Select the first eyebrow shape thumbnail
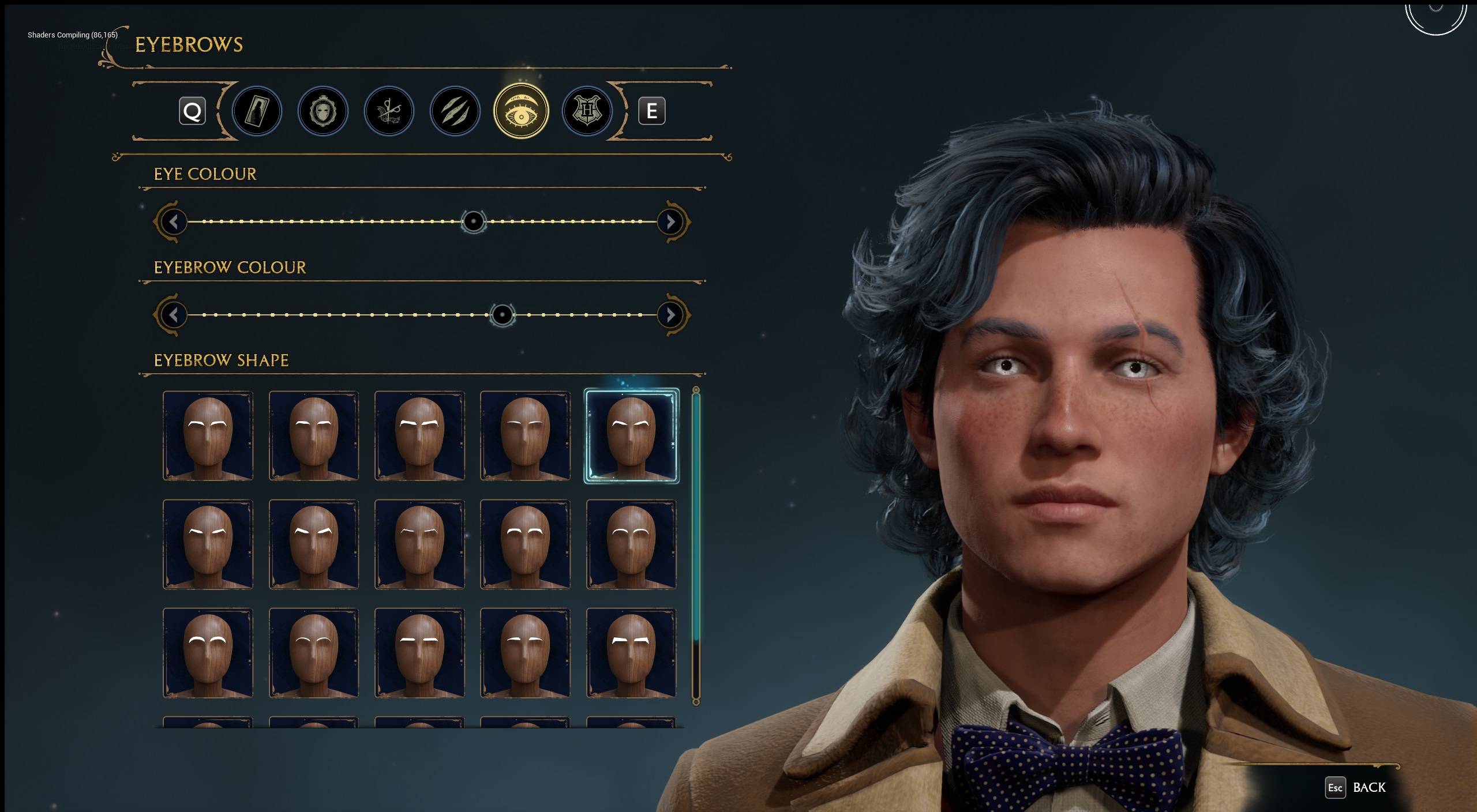This screenshot has width=1477, height=812. 208,437
